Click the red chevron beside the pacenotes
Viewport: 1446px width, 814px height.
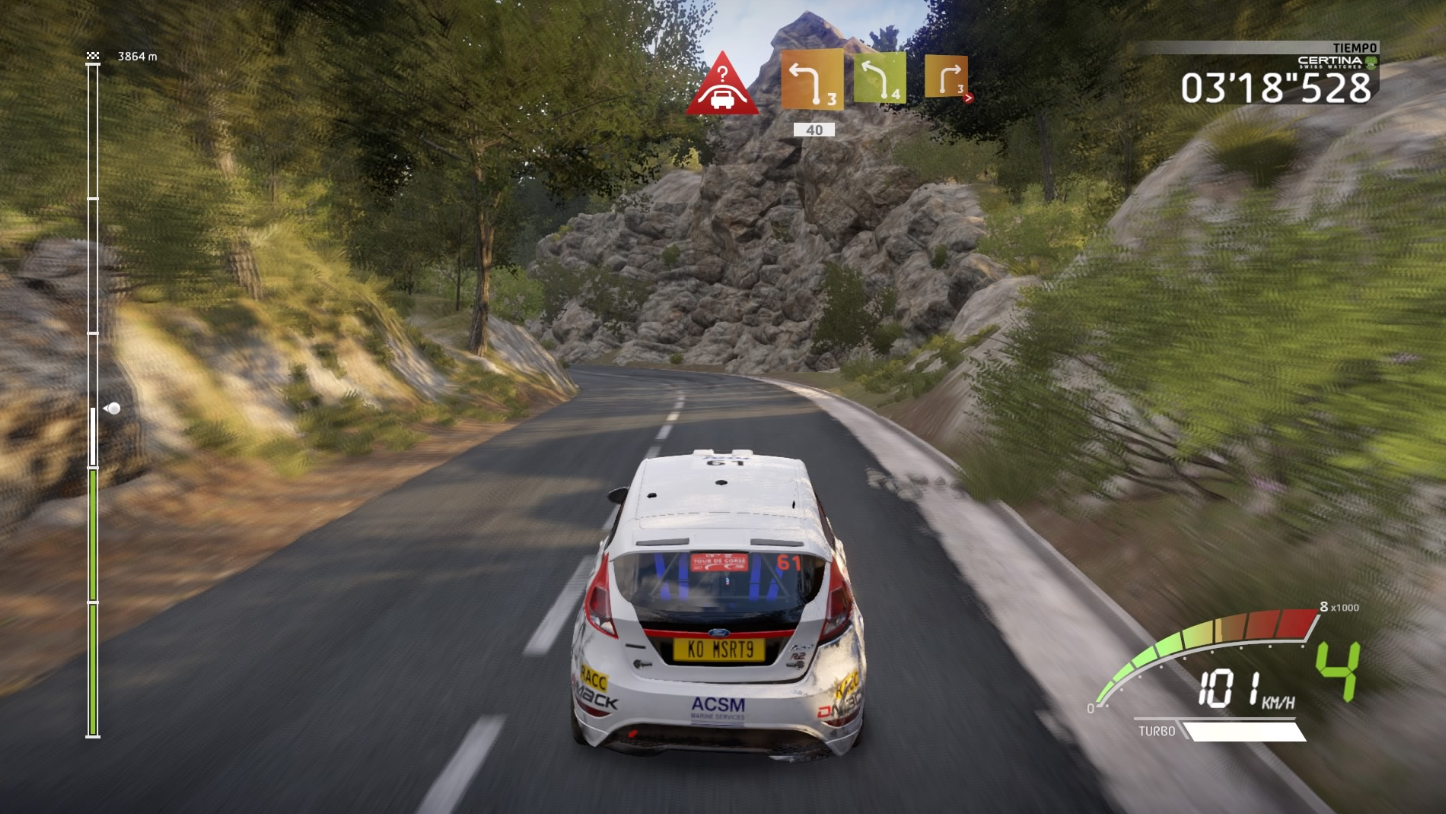tap(968, 99)
